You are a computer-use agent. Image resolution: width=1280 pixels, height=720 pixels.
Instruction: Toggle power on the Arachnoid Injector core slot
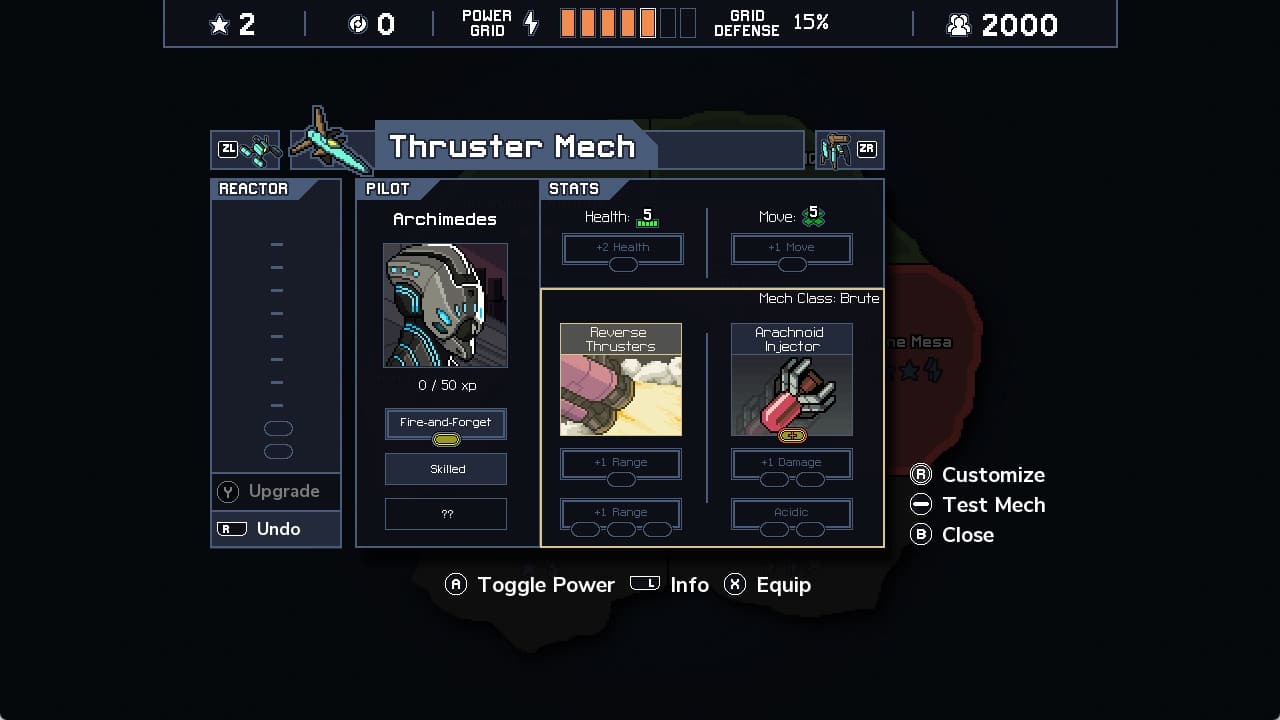tap(791, 436)
